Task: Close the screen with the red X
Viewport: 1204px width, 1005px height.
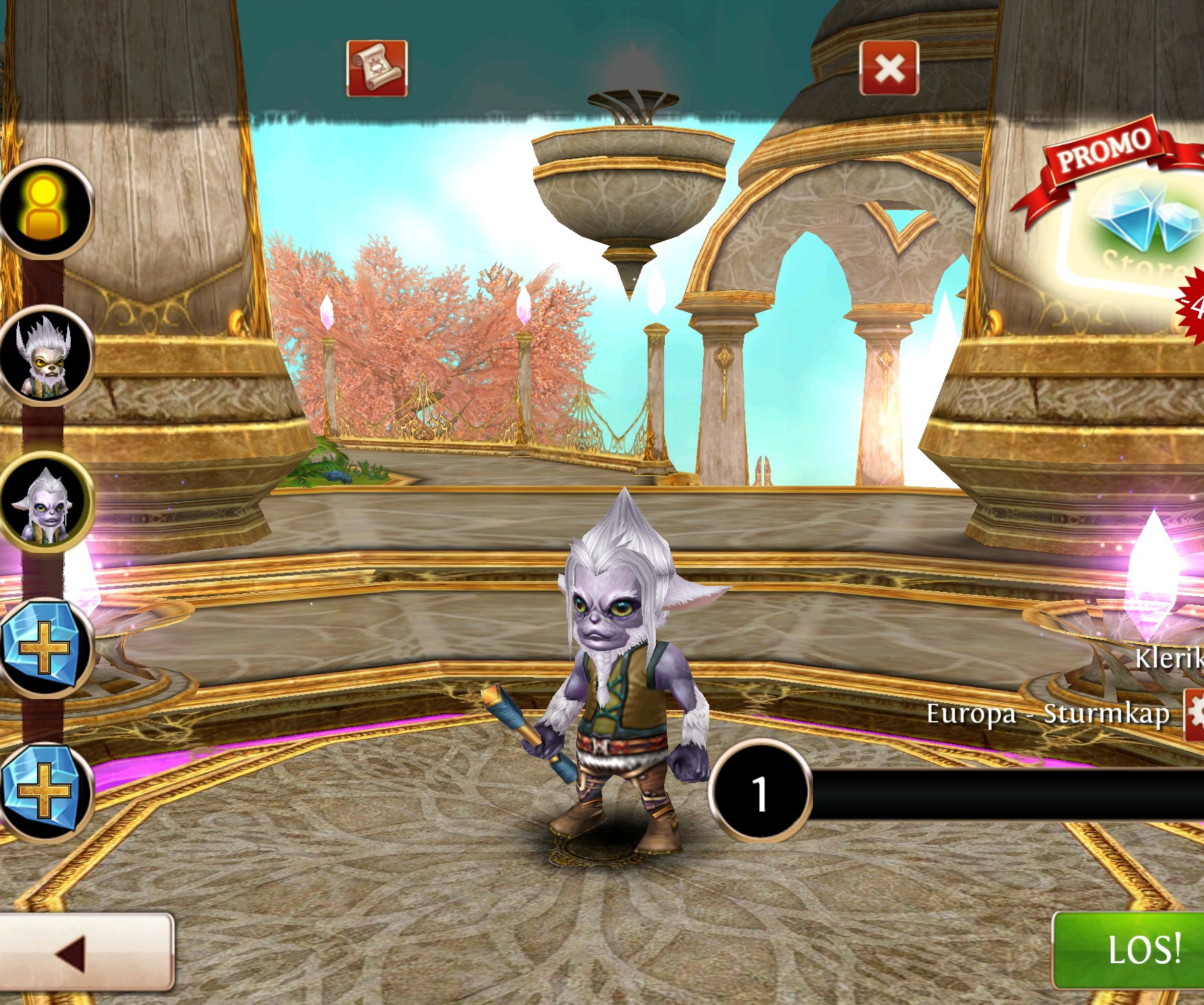Action: coord(889,68)
